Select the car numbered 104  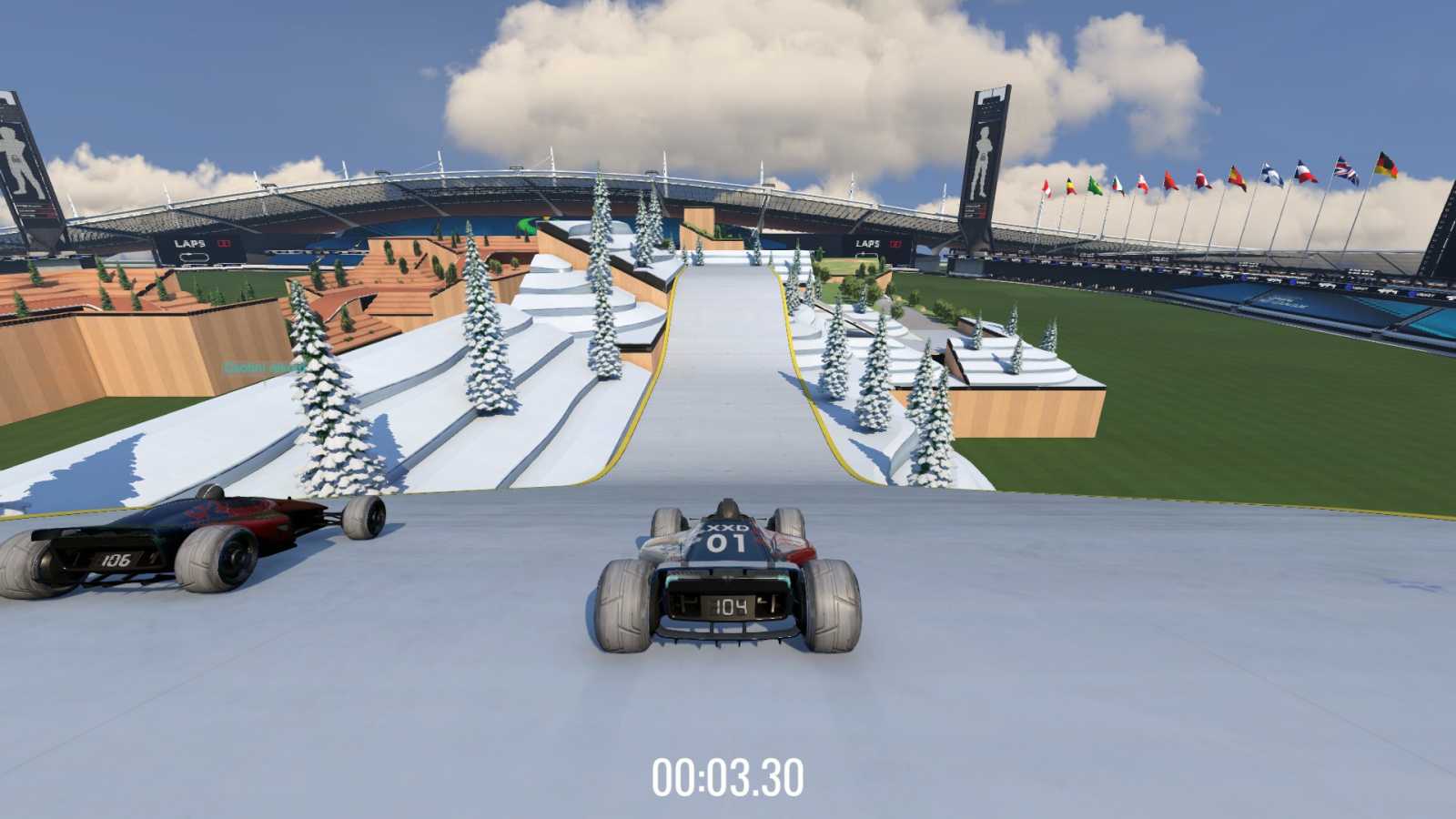click(x=723, y=582)
